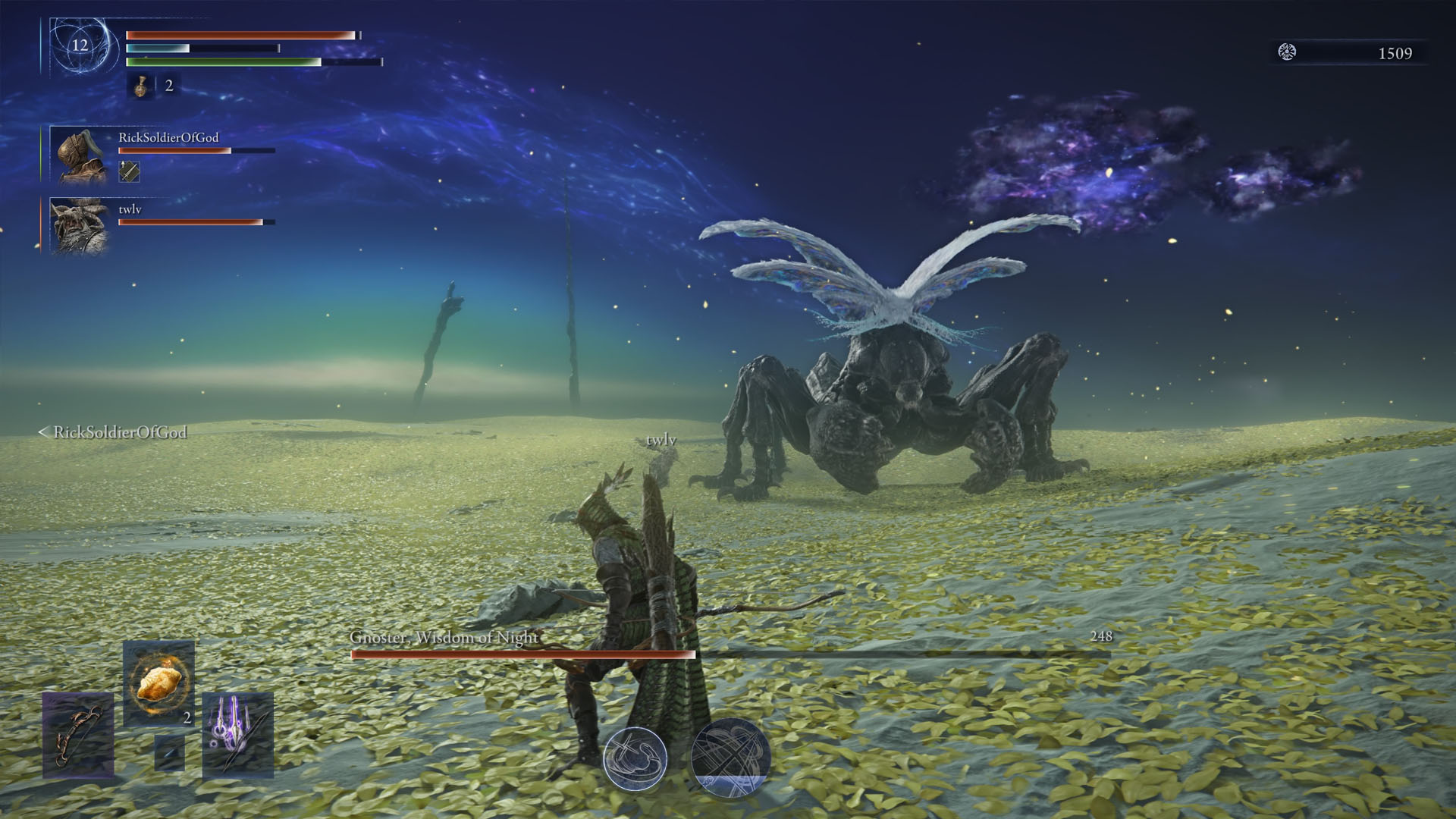
Task: Select the boss name Gnoster, Wisdom of Night
Action: [x=444, y=638]
